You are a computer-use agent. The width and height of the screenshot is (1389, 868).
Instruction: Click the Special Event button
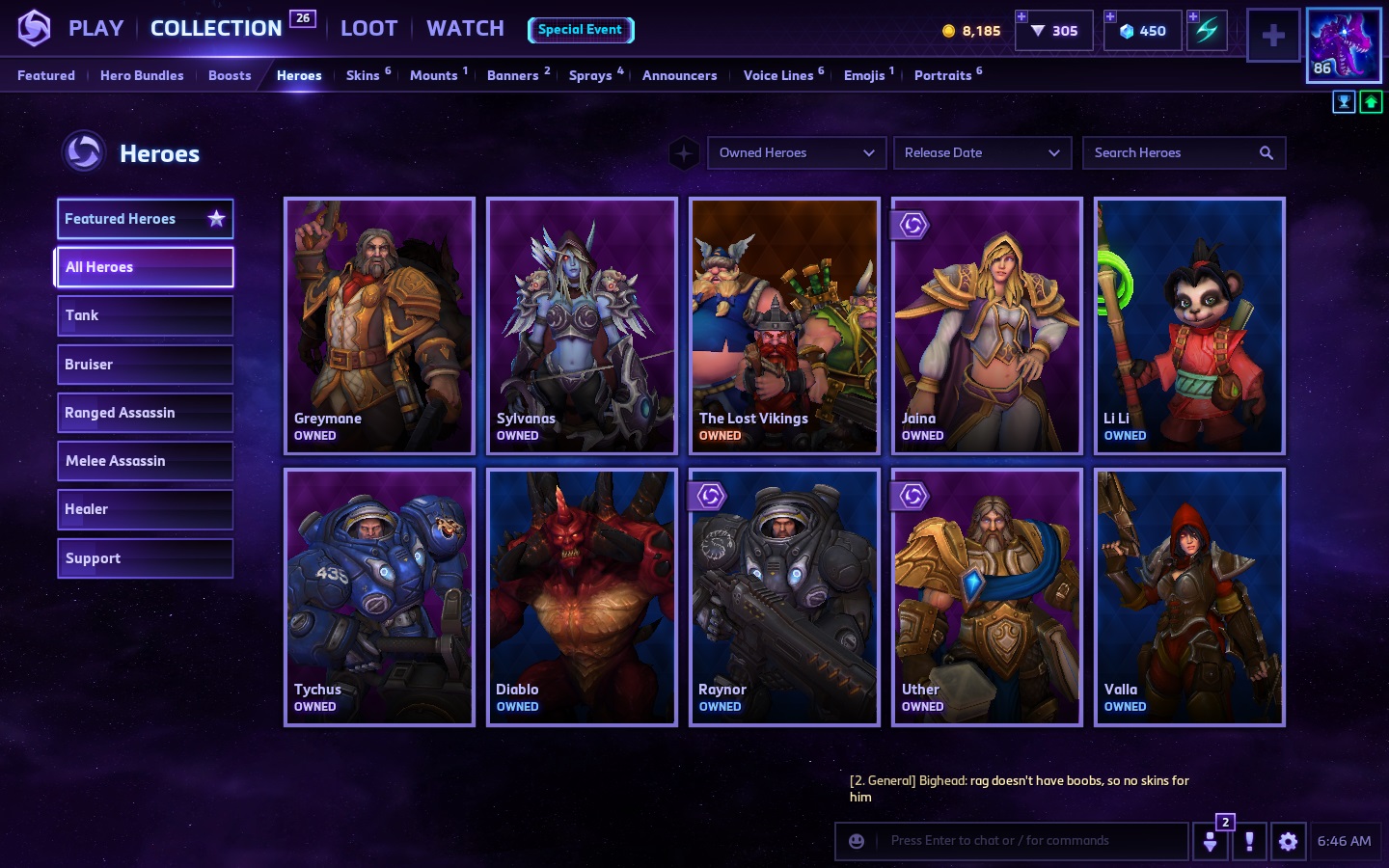click(580, 30)
